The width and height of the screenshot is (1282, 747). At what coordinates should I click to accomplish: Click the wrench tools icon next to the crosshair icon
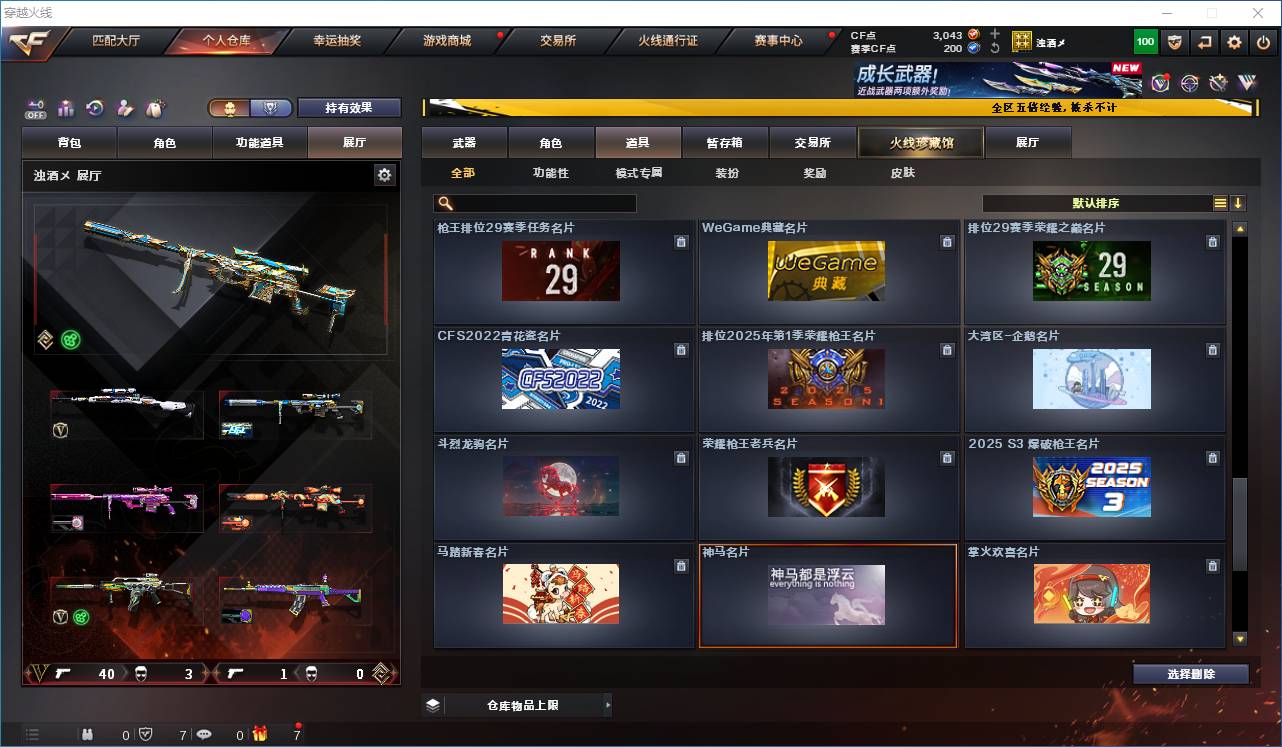pos(1218,83)
